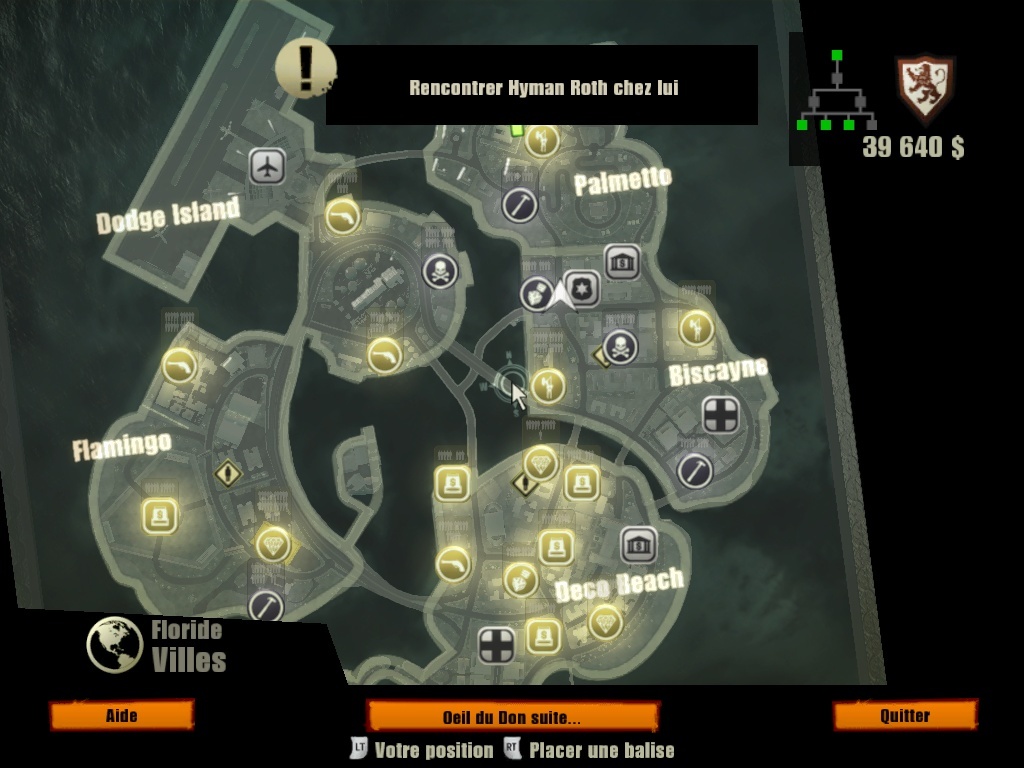The width and height of the screenshot is (1024, 768).
Task: Open the Floride Villes globe selector
Action: [115, 645]
